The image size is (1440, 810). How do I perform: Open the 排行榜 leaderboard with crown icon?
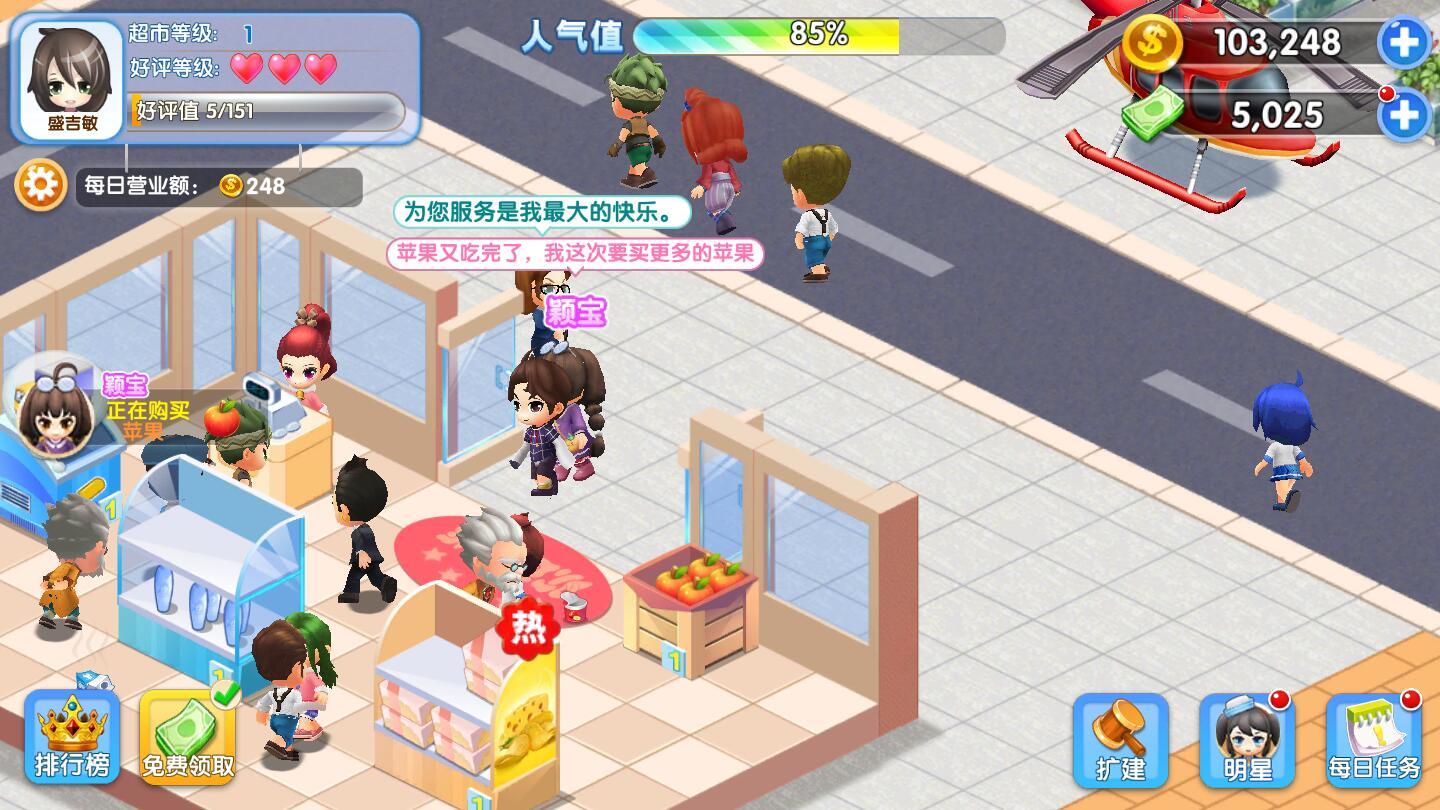click(71, 736)
